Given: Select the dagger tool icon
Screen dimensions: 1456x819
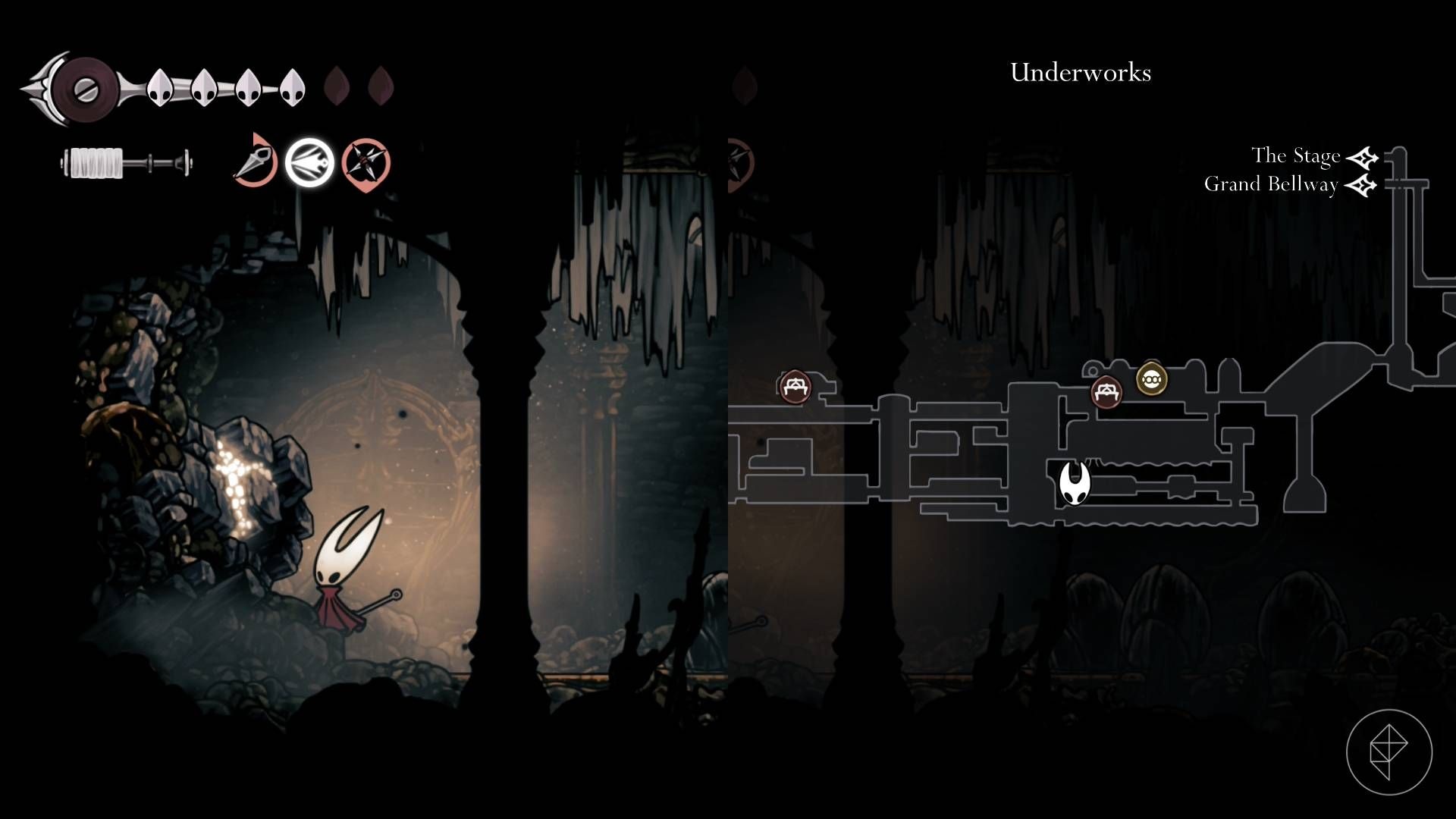Looking at the screenshot, I should point(255,162).
